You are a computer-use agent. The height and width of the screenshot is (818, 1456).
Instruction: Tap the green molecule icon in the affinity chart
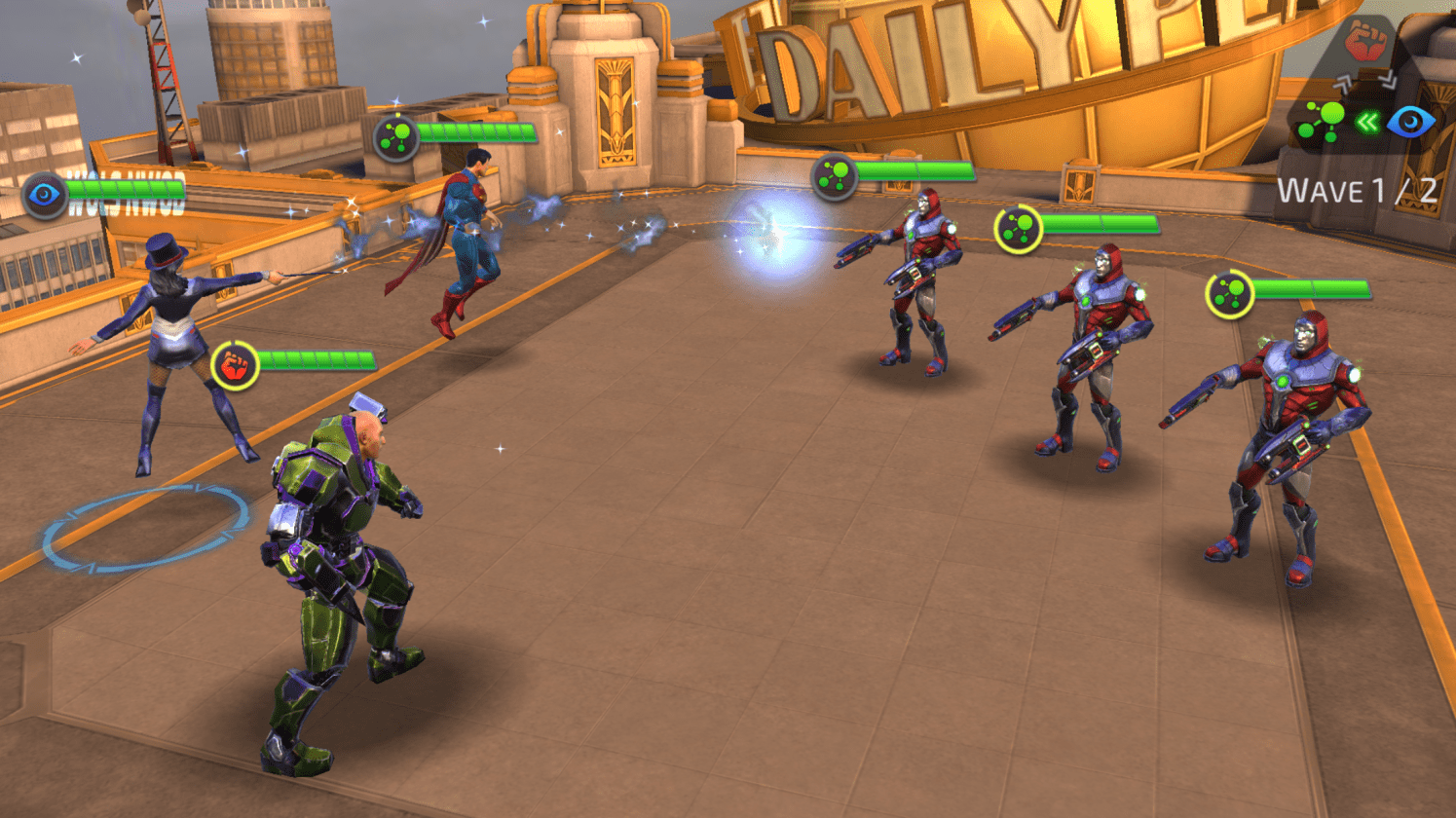click(x=1322, y=122)
